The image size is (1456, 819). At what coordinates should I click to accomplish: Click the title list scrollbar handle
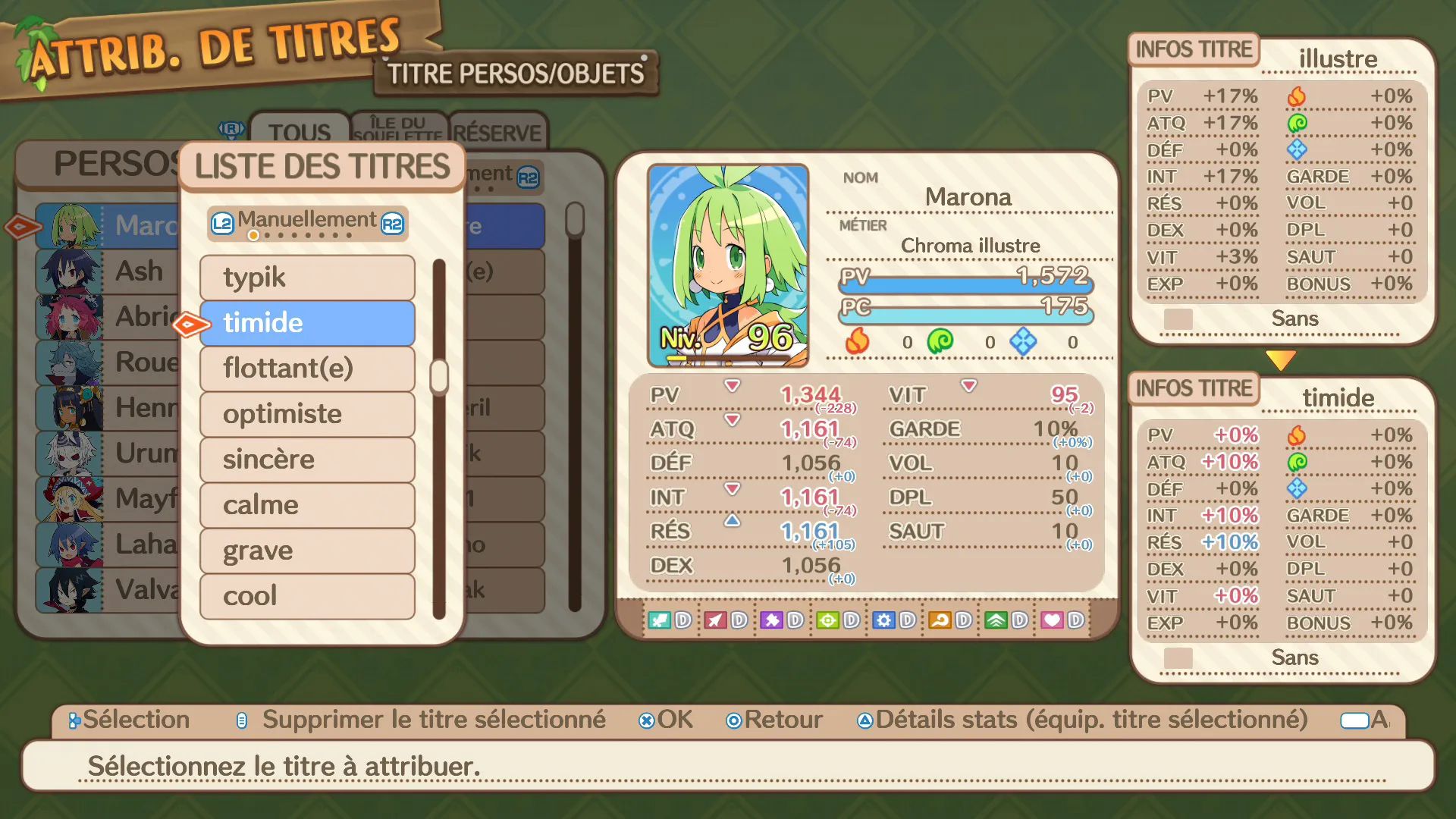(x=439, y=377)
